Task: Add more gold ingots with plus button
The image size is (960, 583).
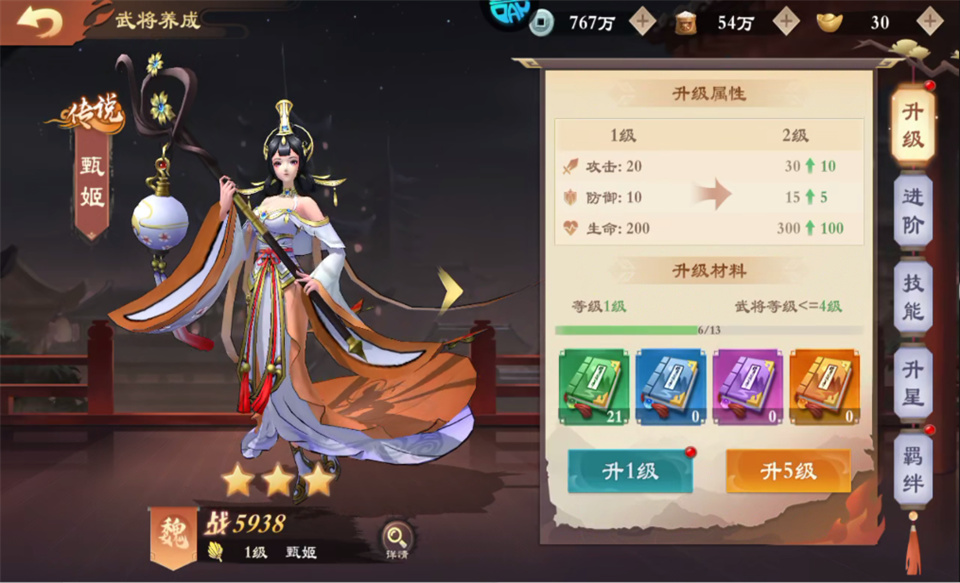Action: click(x=930, y=21)
